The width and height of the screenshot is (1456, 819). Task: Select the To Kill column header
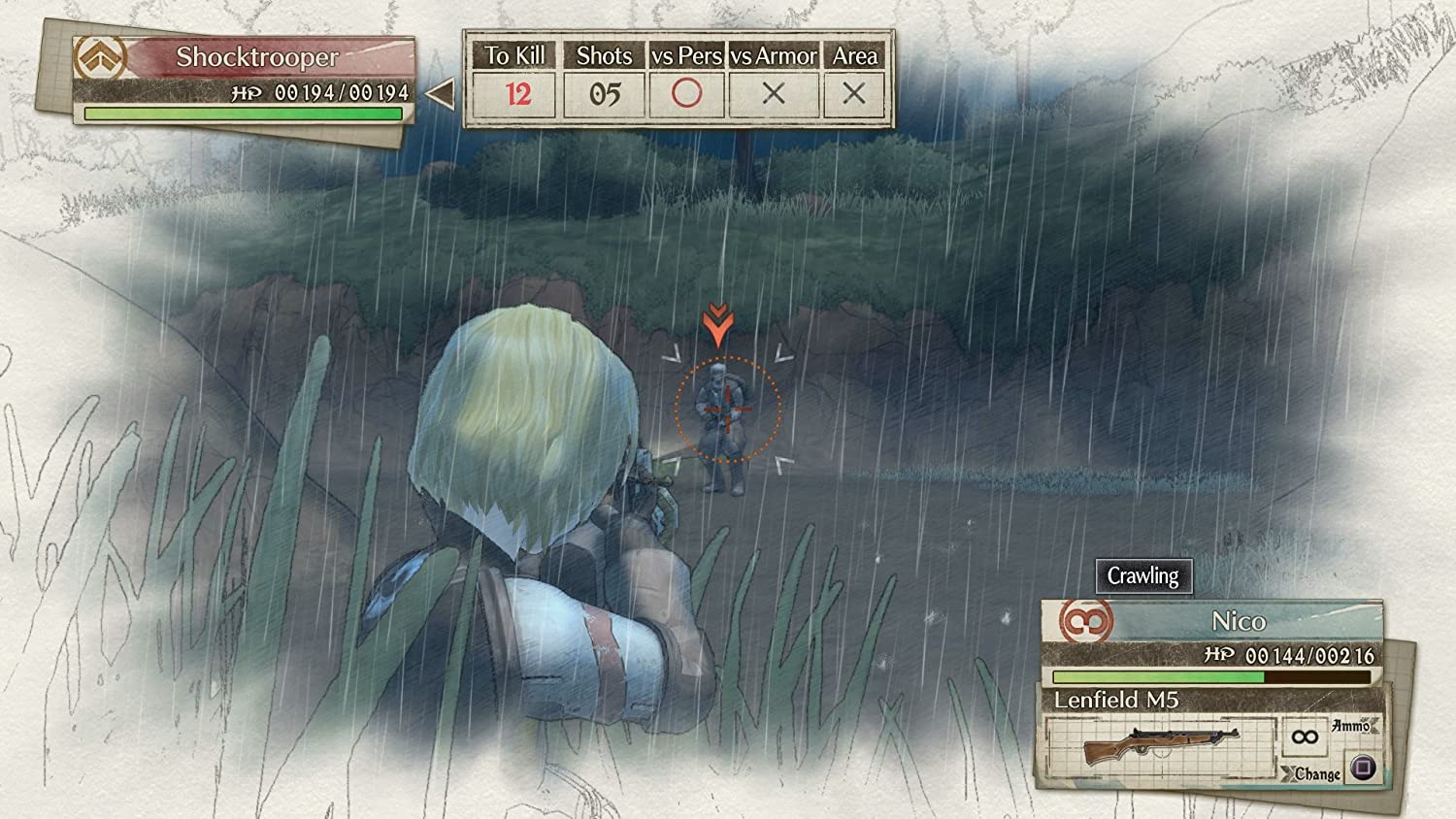click(515, 54)
